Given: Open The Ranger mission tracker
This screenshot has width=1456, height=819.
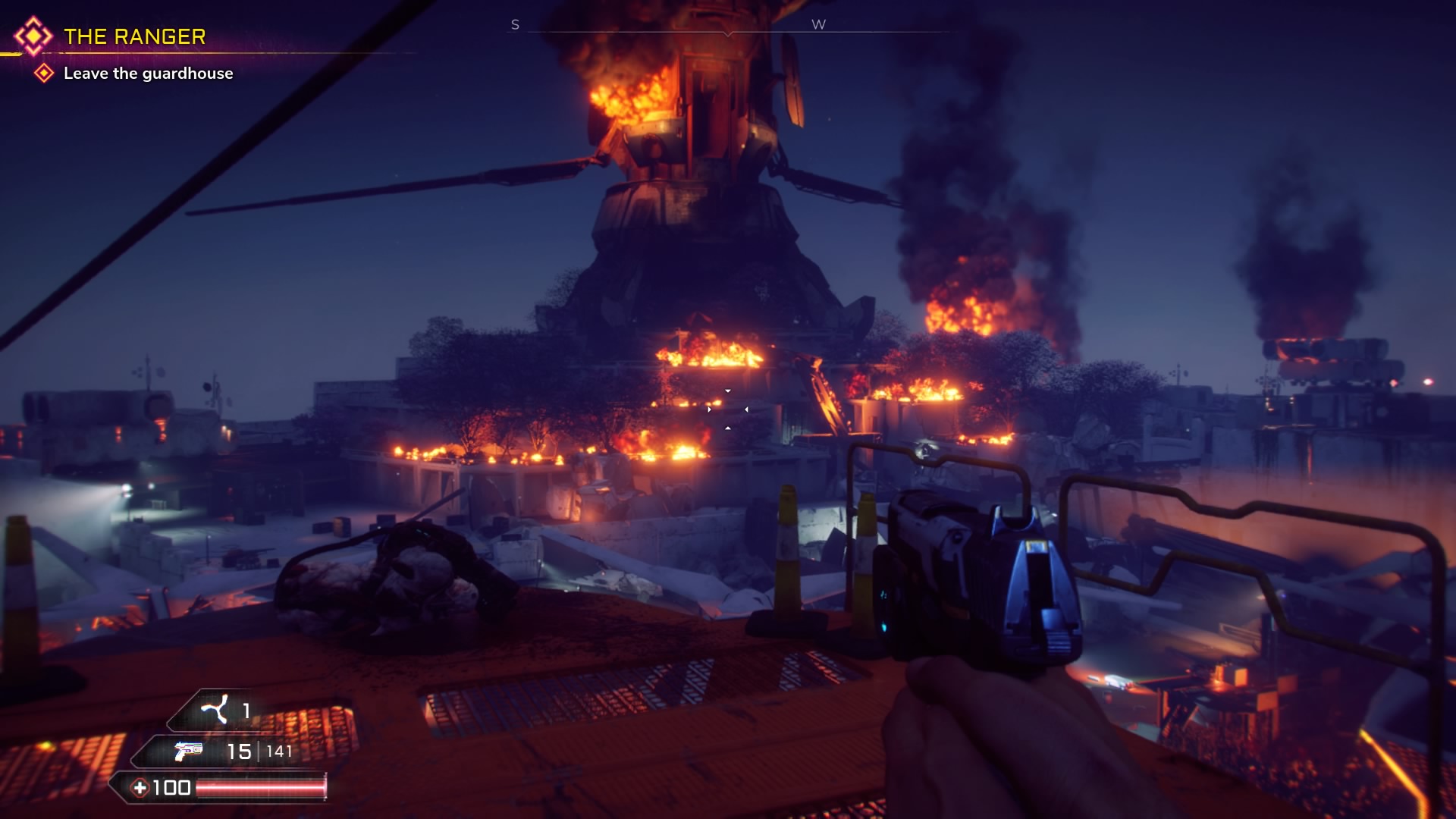Looking at the screenshot, I should point(134,36).
